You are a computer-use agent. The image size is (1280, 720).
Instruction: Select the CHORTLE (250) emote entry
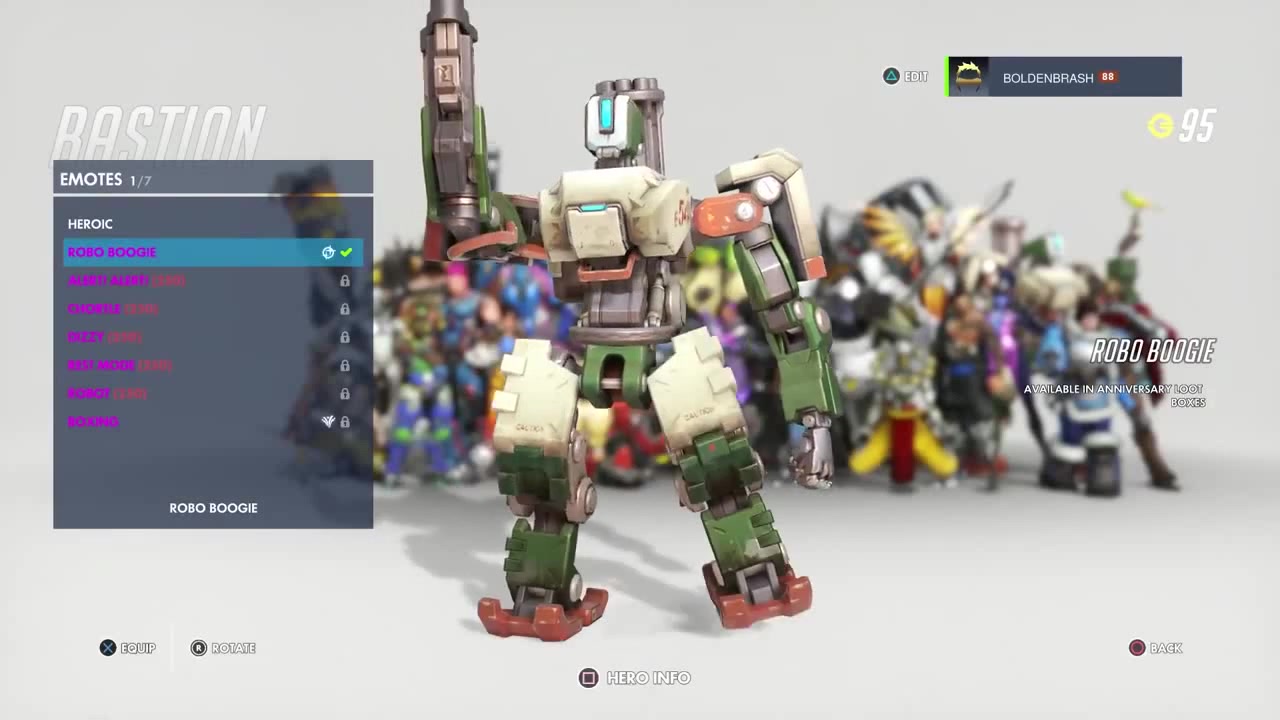[x=112, y=309]
